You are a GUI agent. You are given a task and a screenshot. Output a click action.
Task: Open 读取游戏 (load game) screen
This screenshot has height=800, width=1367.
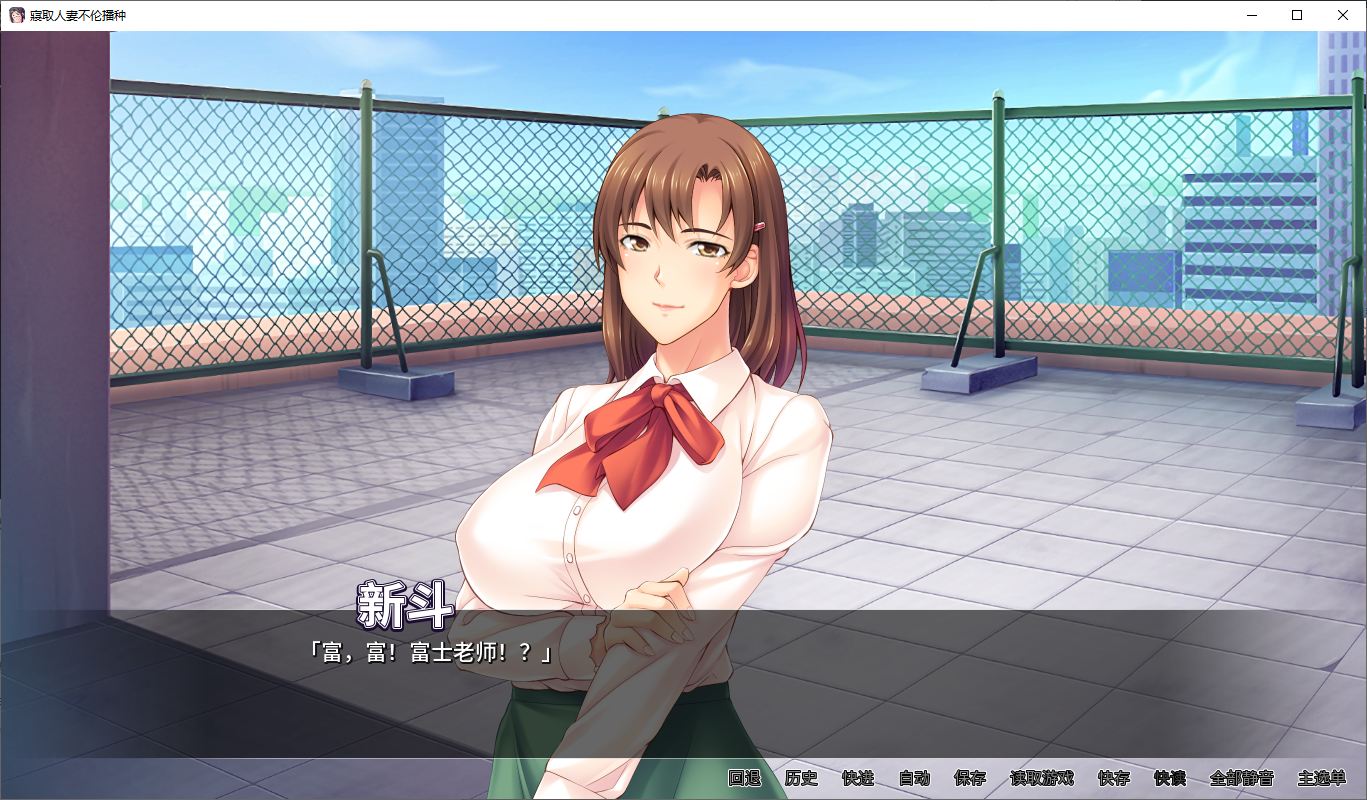tap(1041, 778)
